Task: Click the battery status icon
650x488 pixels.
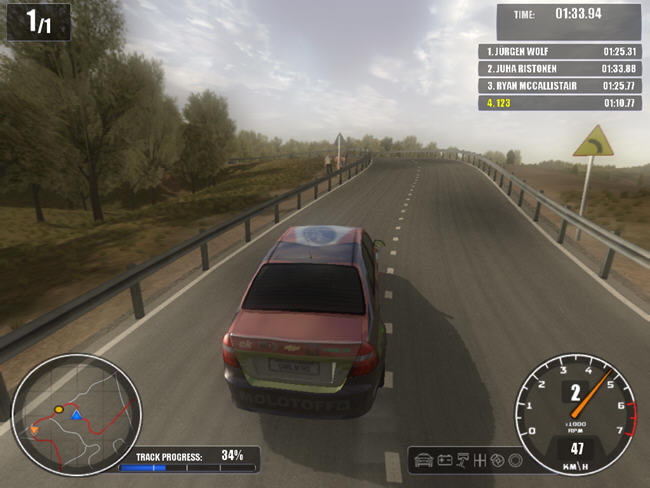Action: pyautogui.click(x=445, y=461)
